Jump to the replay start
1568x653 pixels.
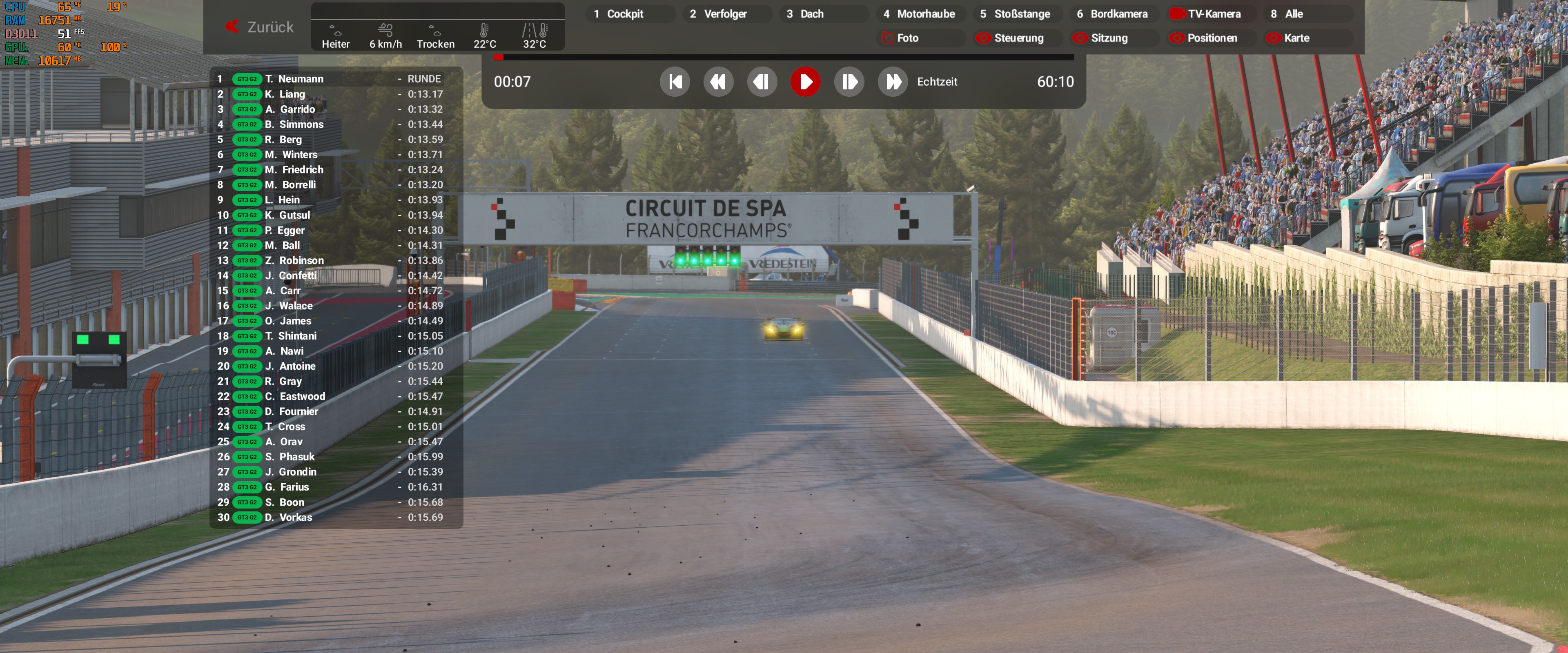click(675, 82)
